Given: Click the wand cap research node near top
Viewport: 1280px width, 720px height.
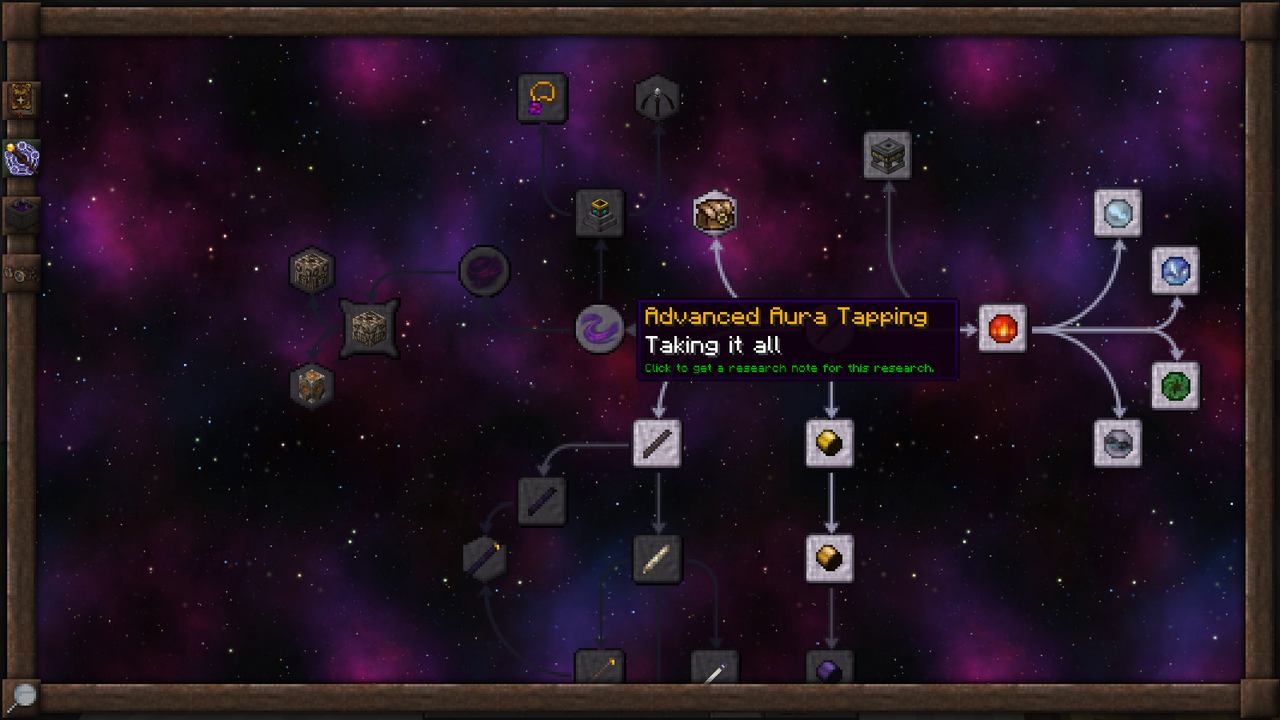Looking at the screenshot, I should (x=657, y=97).
